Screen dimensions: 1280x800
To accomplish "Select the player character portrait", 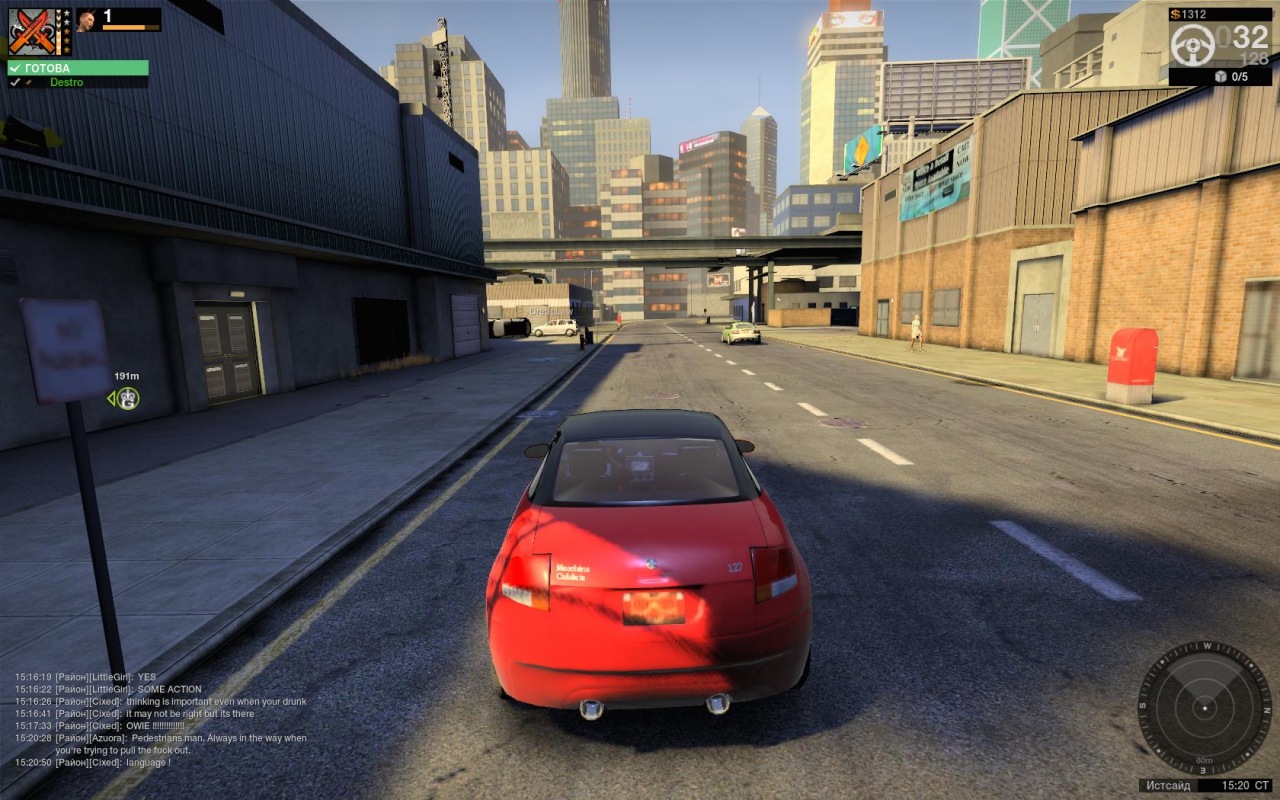I will (87, 19).
